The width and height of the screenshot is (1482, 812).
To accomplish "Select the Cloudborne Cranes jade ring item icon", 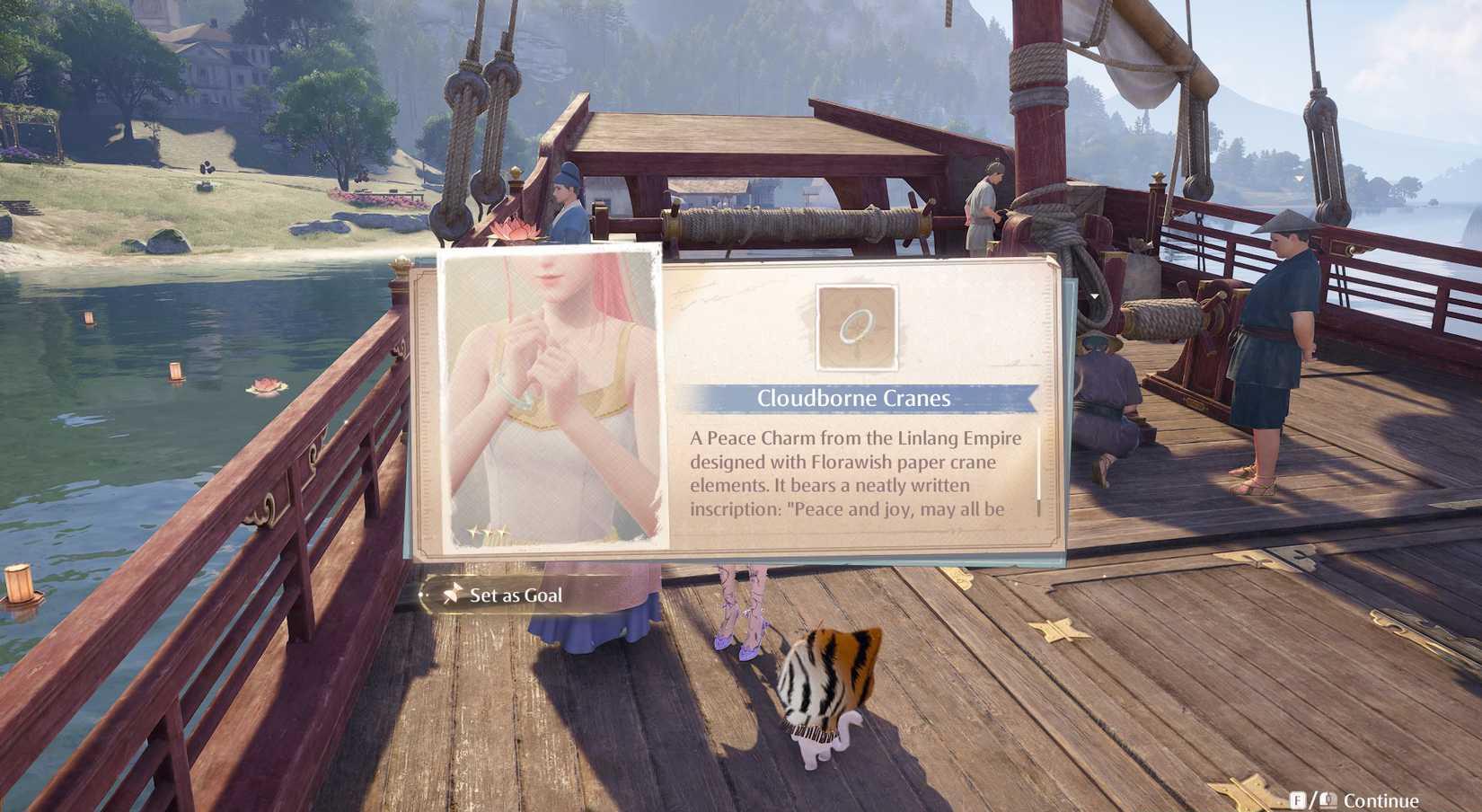I will point(855,329).
